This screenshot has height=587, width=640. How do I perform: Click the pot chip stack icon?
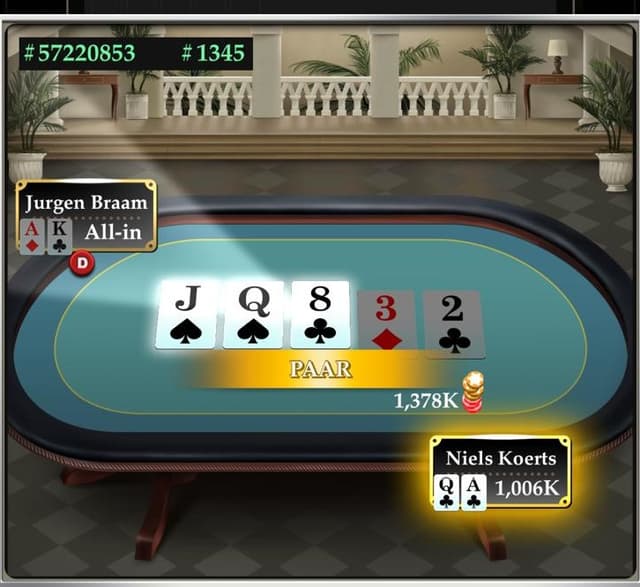(x=472, y=391)
